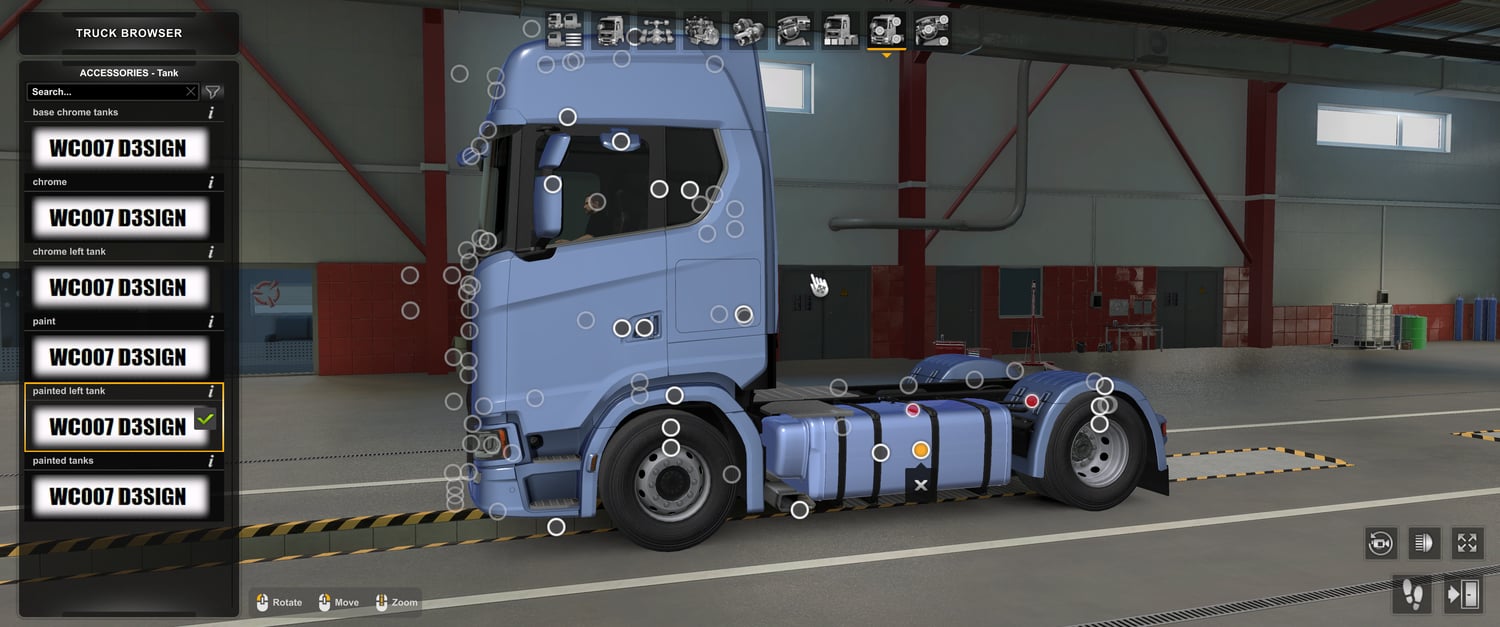The height and width of the screenshot is (627, 1500).
Task: Pick the painted tanks accessory
Action: [118, 497]
